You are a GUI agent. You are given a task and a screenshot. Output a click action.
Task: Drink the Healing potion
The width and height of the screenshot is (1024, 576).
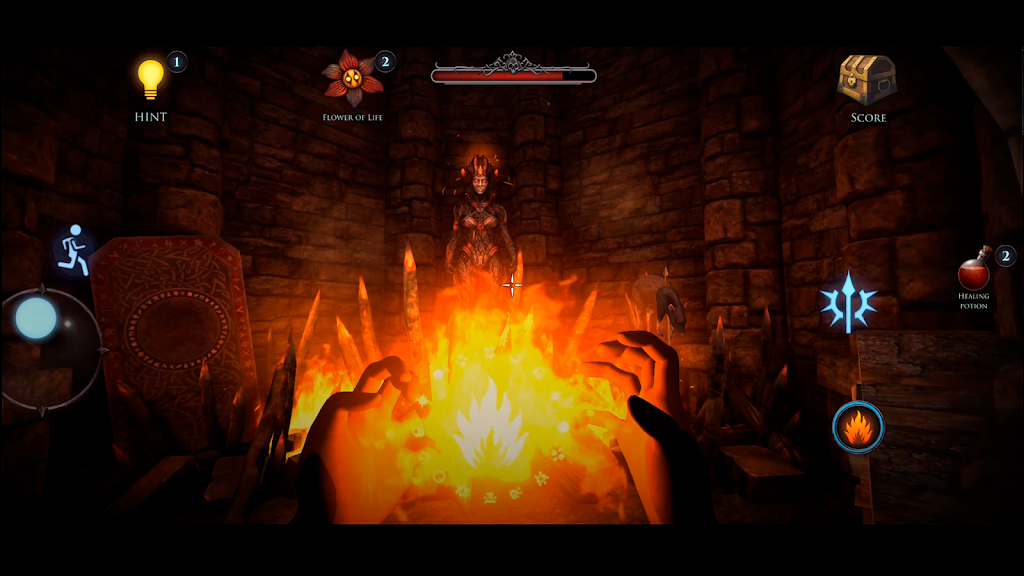tap(974, 273)
